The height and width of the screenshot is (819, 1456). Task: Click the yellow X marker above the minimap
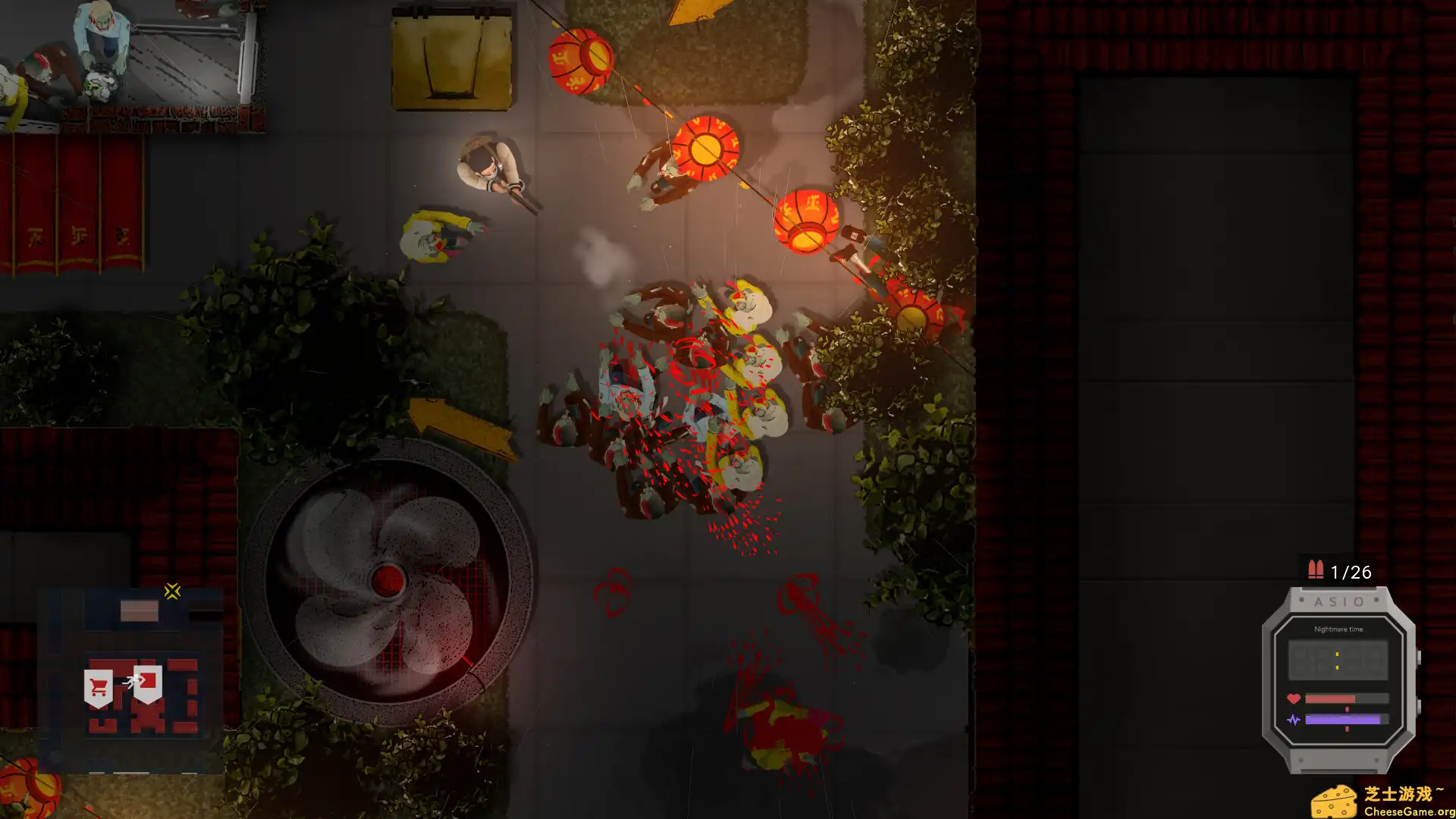[x=172, y=591]
